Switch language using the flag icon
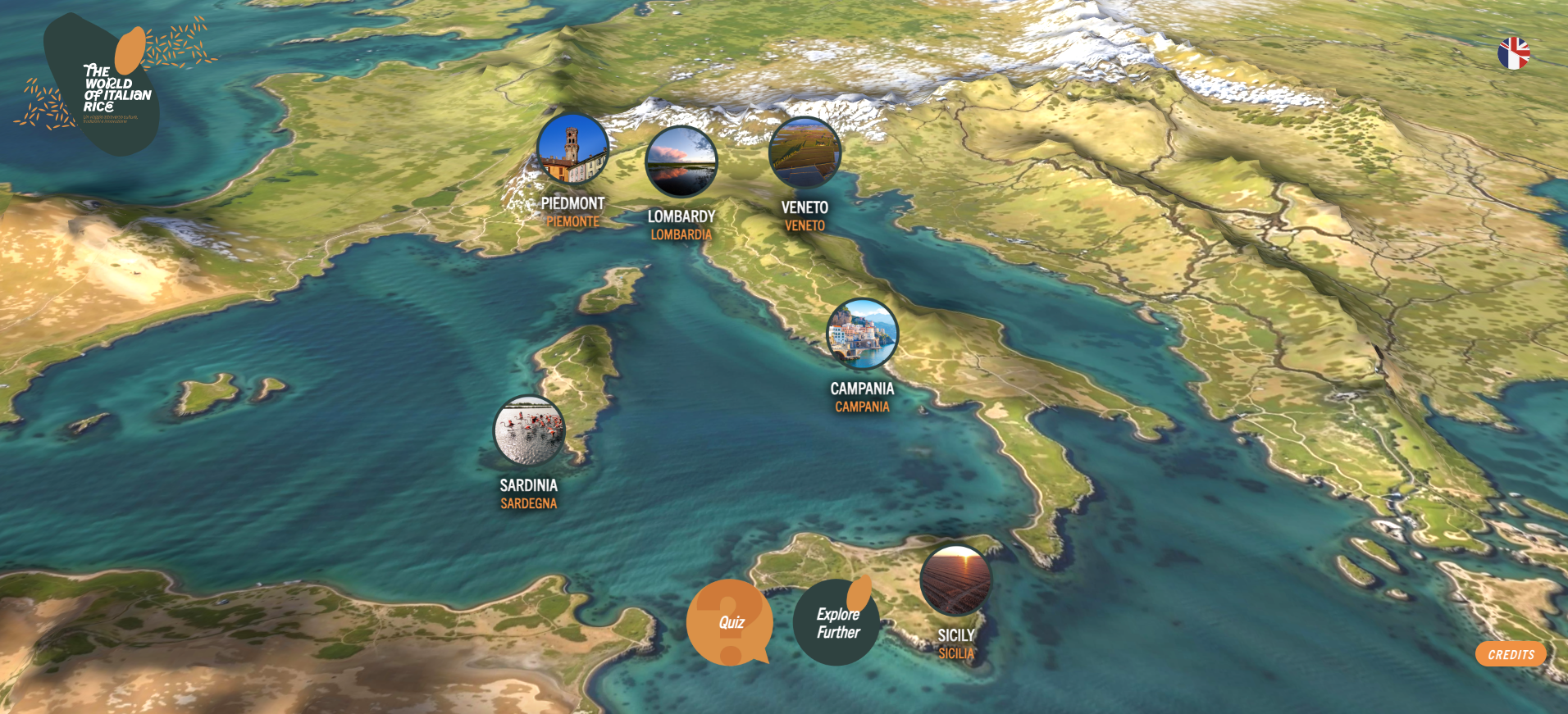 pos(1513,54)
